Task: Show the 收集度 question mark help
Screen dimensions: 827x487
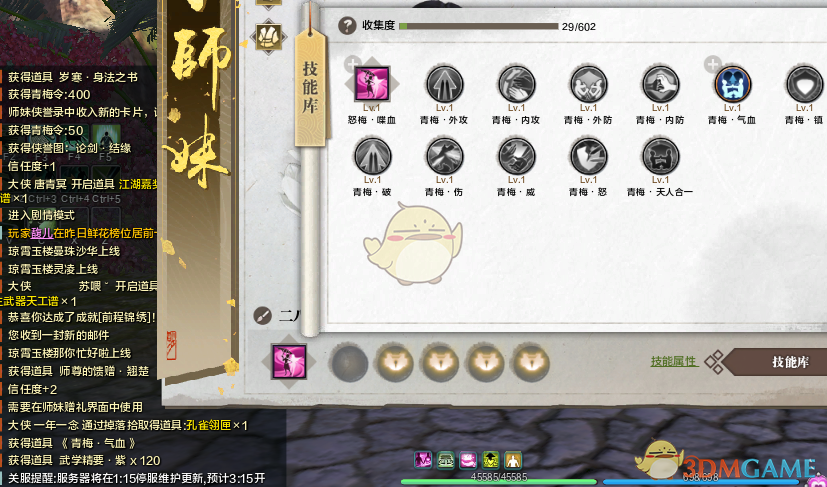Action: coord(347,26)
